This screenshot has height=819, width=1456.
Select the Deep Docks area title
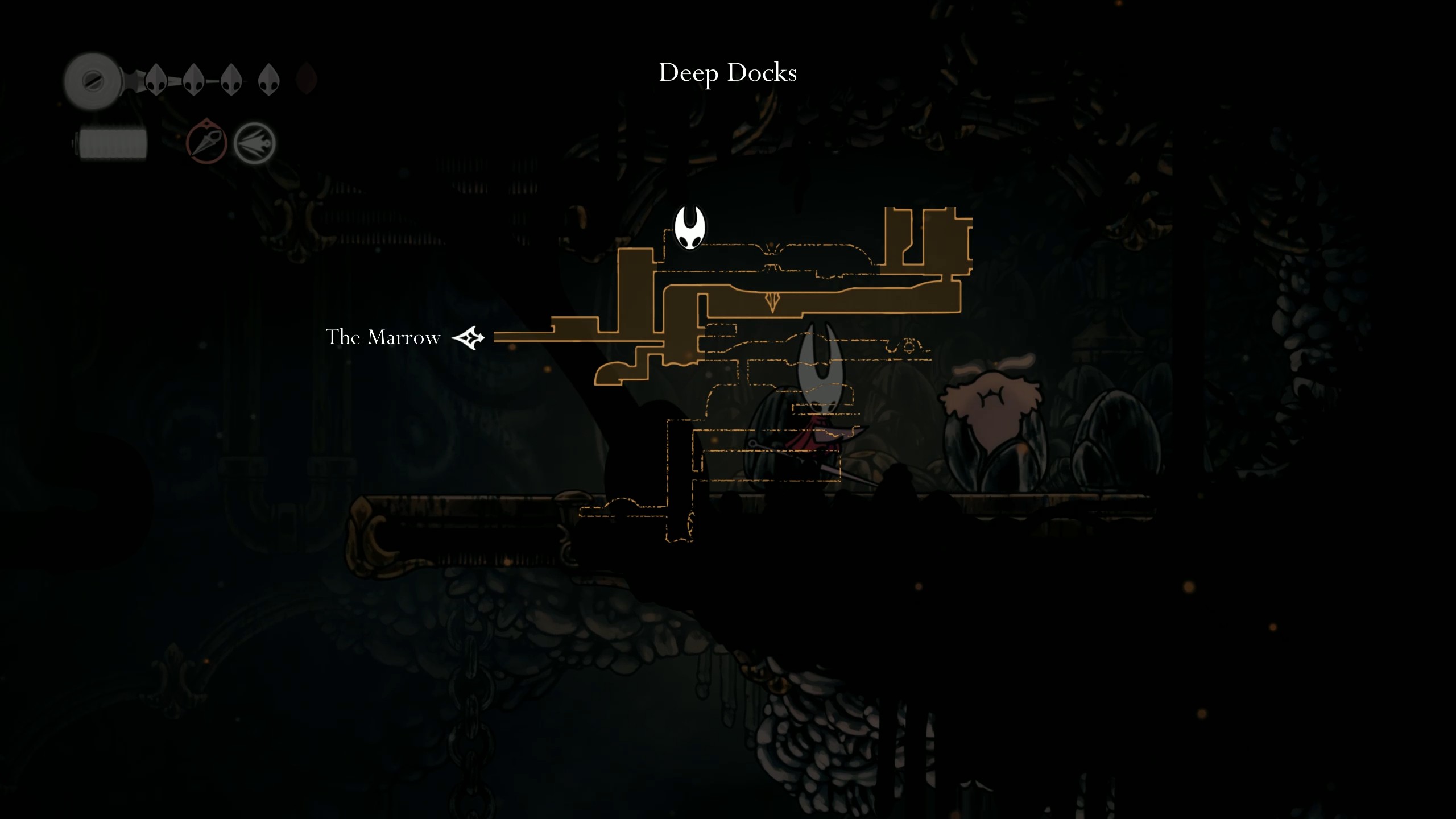coord(728,72)
